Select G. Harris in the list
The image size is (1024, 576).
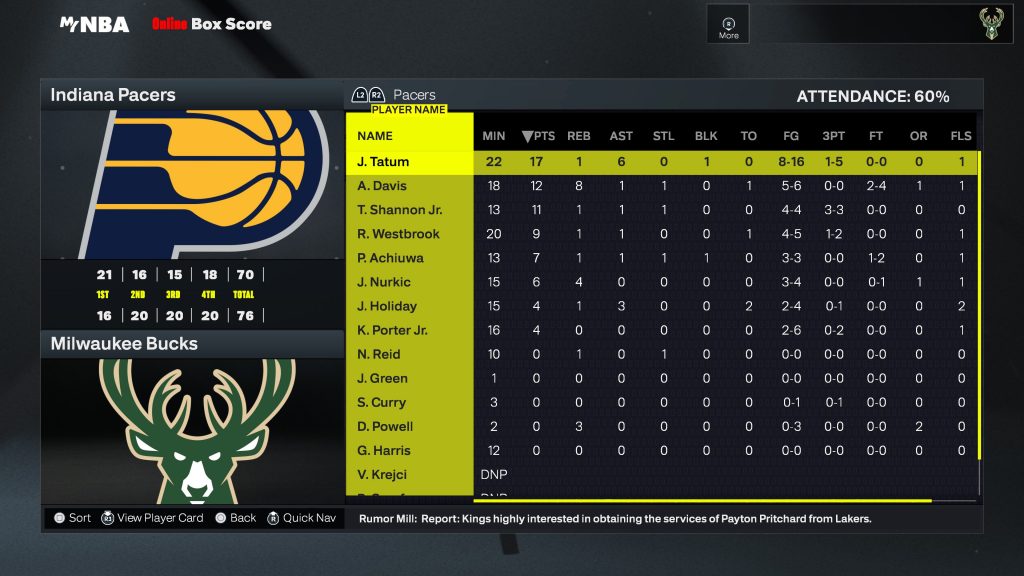point(382,450)
